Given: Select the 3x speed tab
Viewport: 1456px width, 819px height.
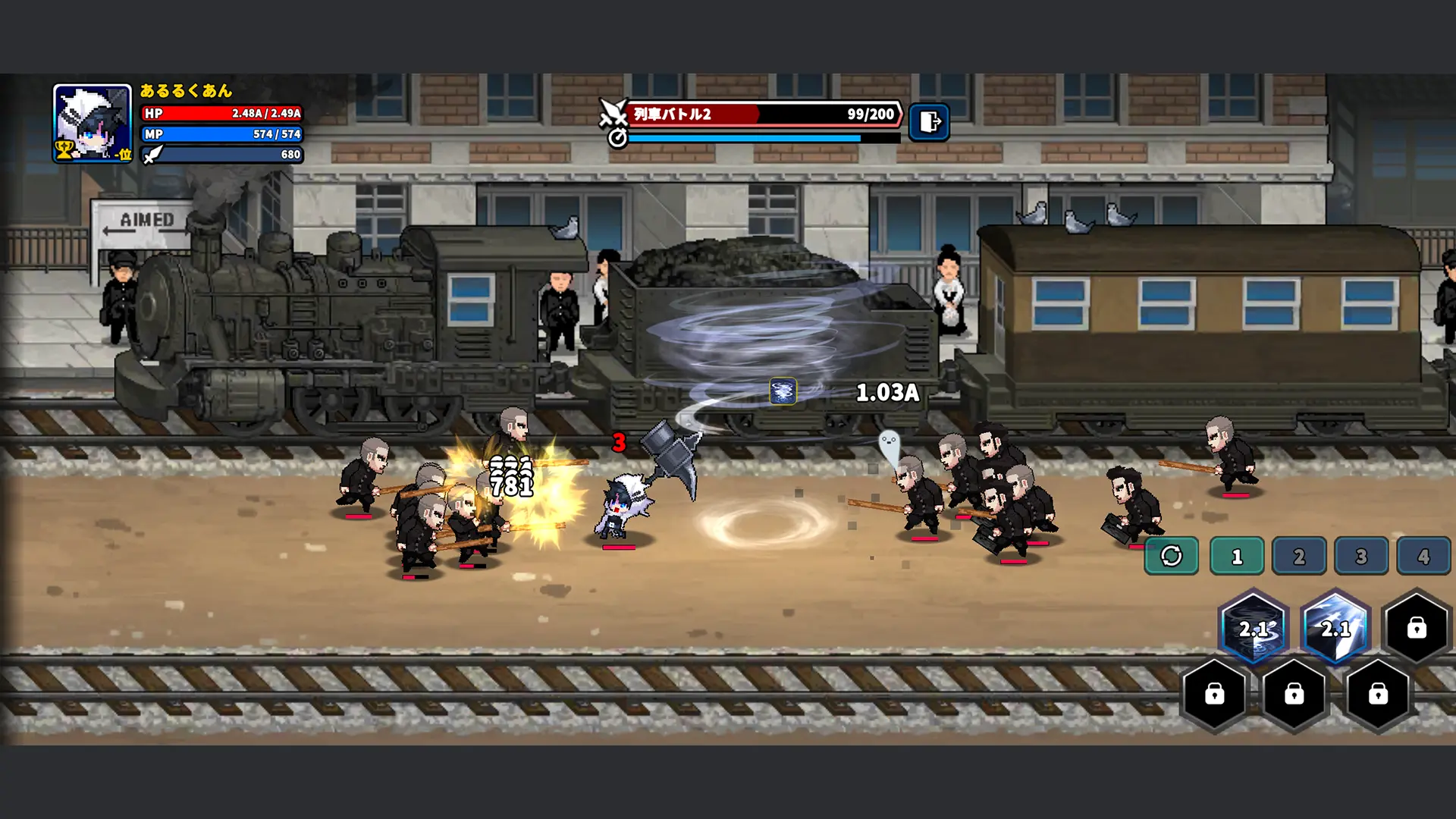Looking at the screenshot, I should point(1362,556).
